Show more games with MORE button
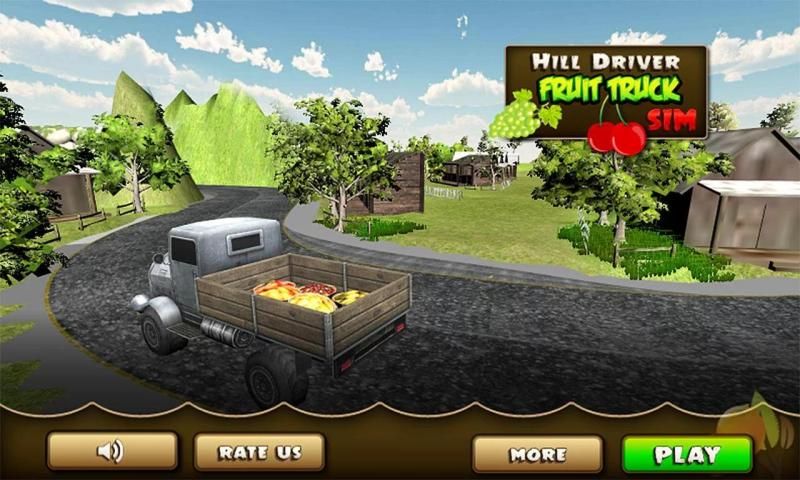The image size is (800, 480). point(538,454)
